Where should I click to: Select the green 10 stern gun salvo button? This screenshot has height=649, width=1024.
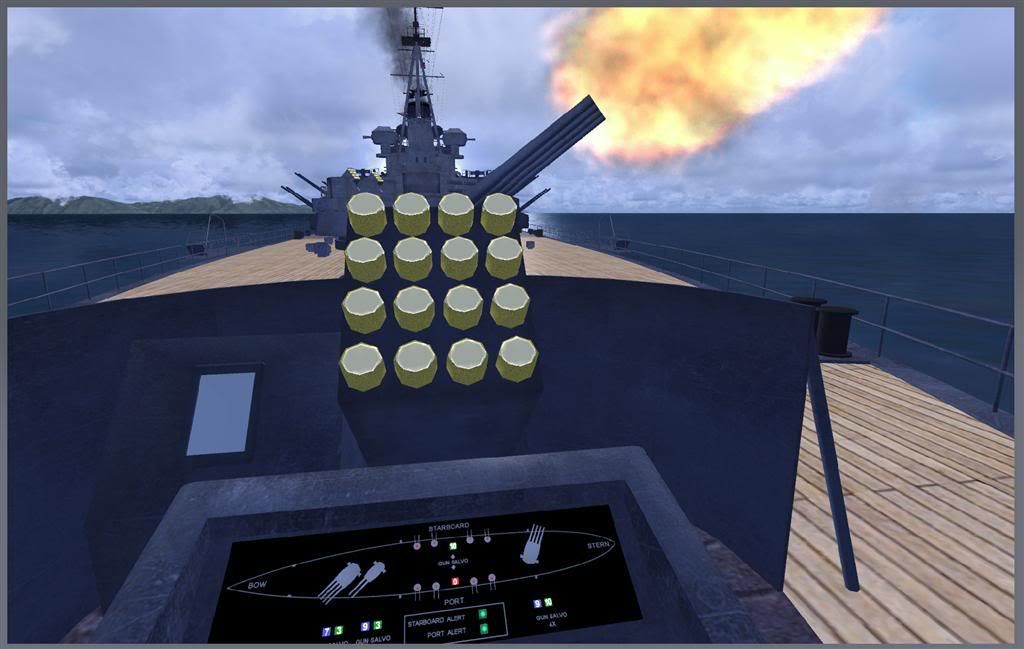coord(548,604)
